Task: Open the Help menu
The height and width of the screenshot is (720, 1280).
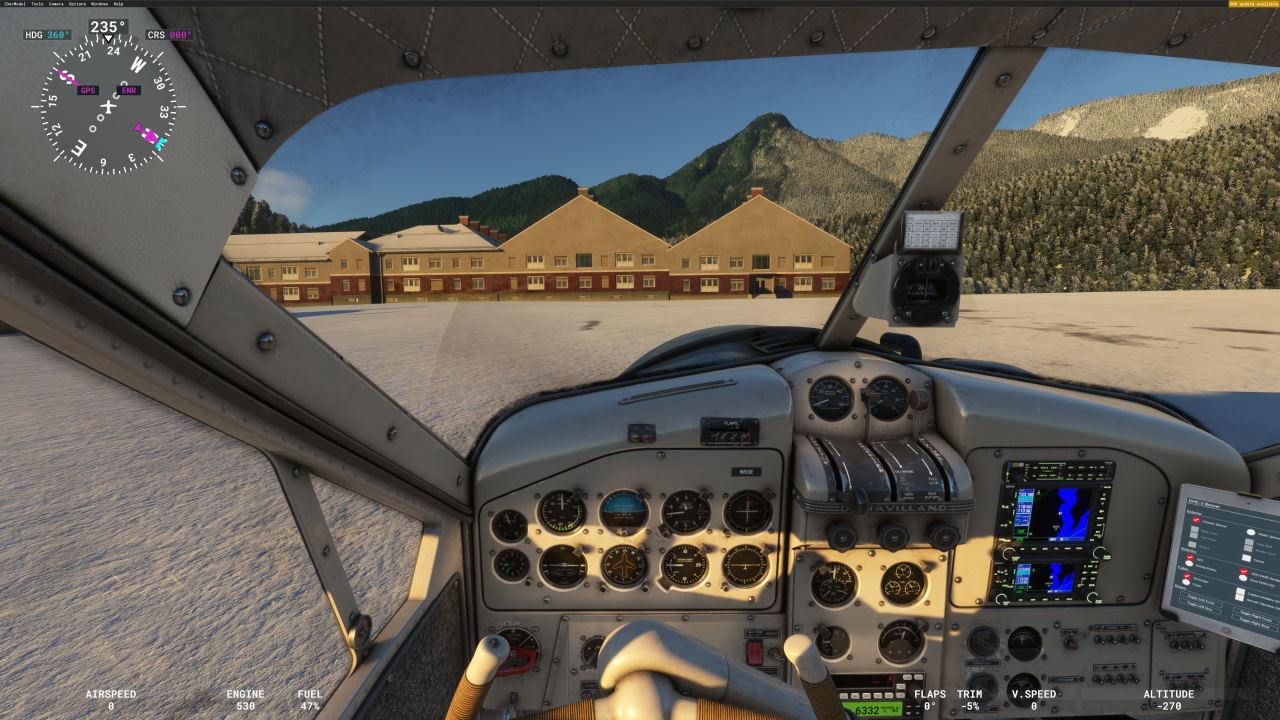Action: tap(118, 4)
